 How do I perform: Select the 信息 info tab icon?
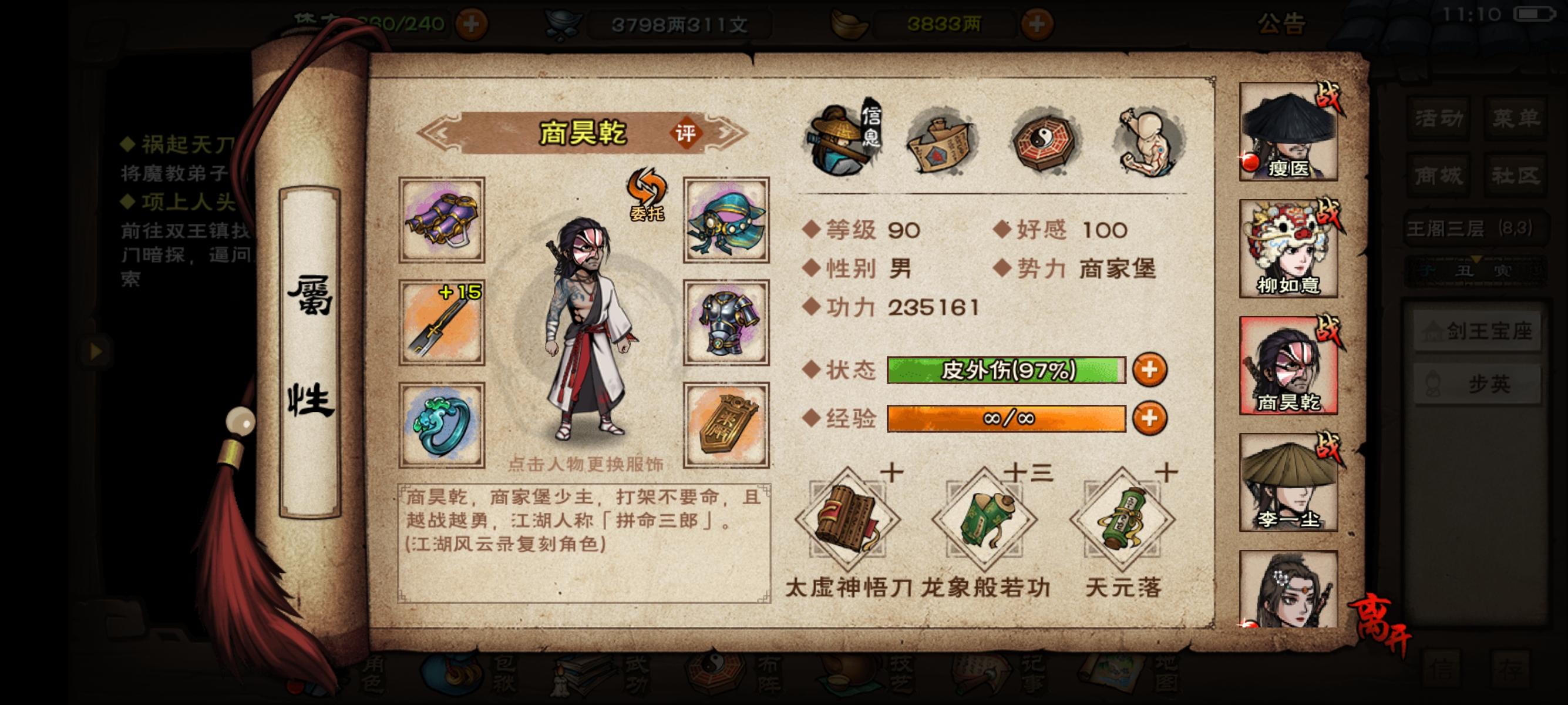pyautogui.click(x=839, y=141)
